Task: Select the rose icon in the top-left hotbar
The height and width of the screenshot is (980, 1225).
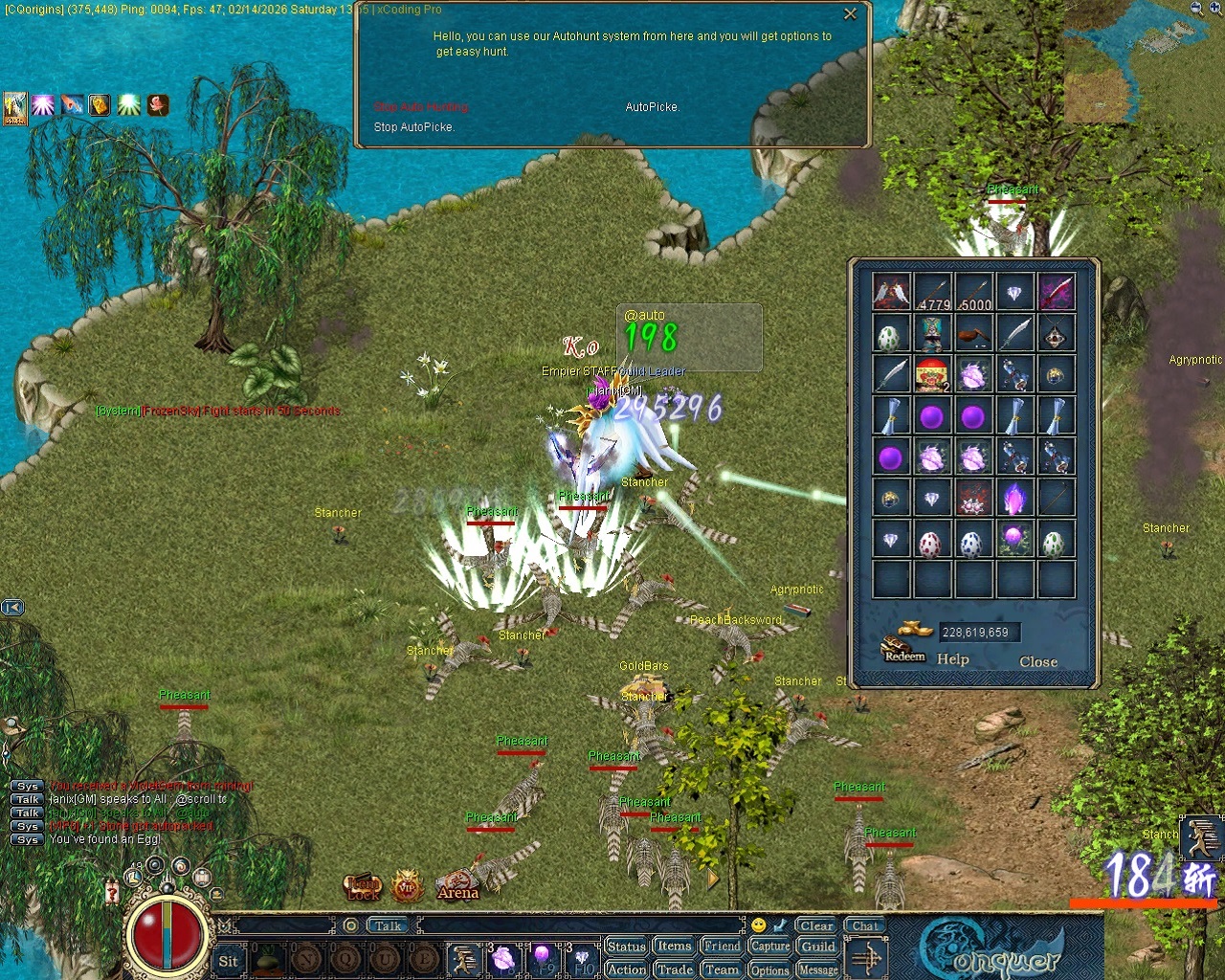Action: coord(157,107)
